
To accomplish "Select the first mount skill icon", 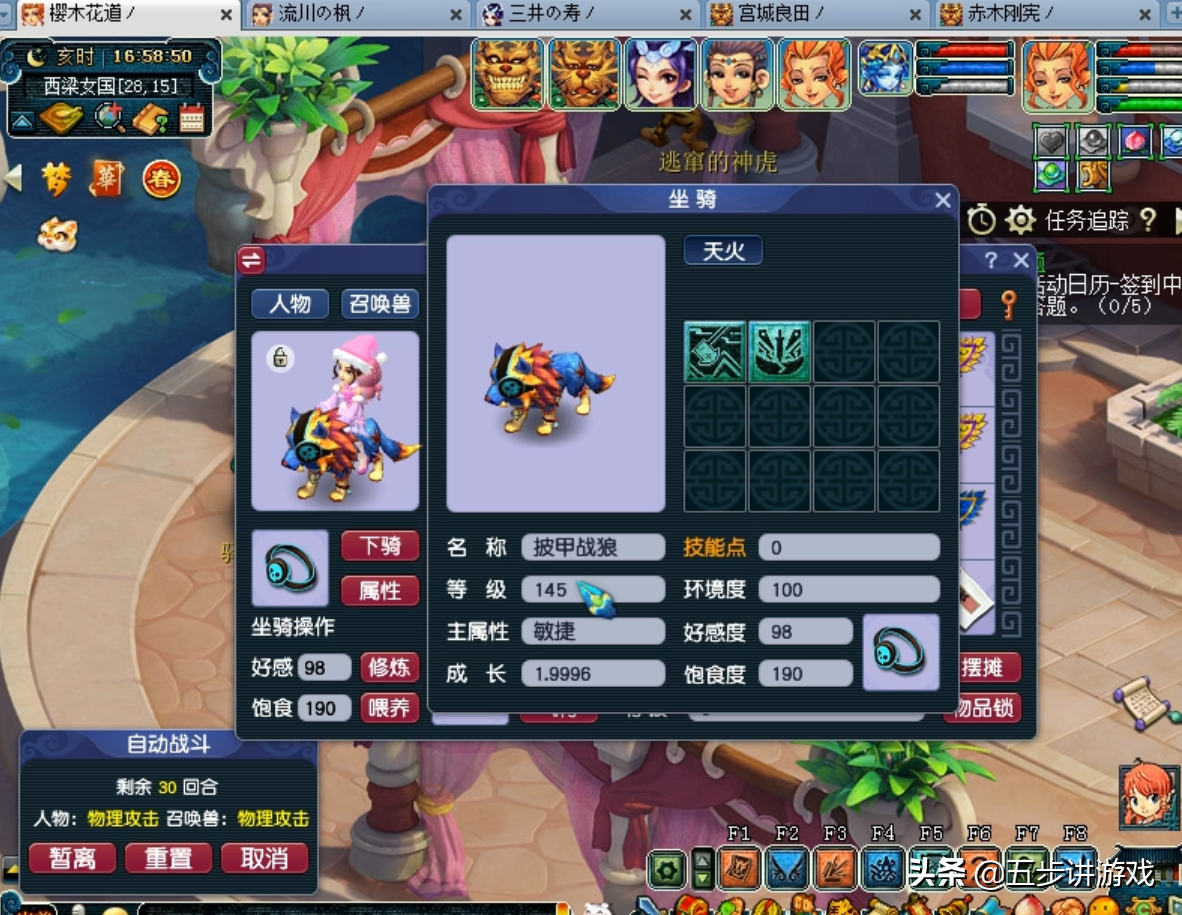I will 715,352.
